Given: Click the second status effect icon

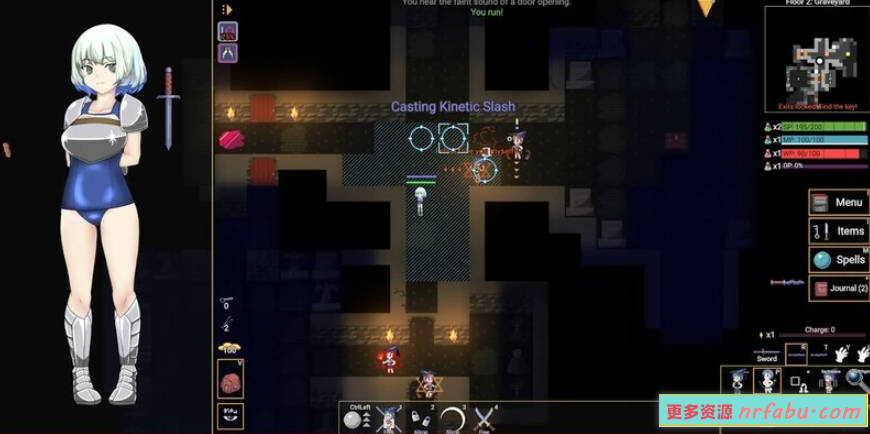Looking at the screenshot, I should 228,53.
